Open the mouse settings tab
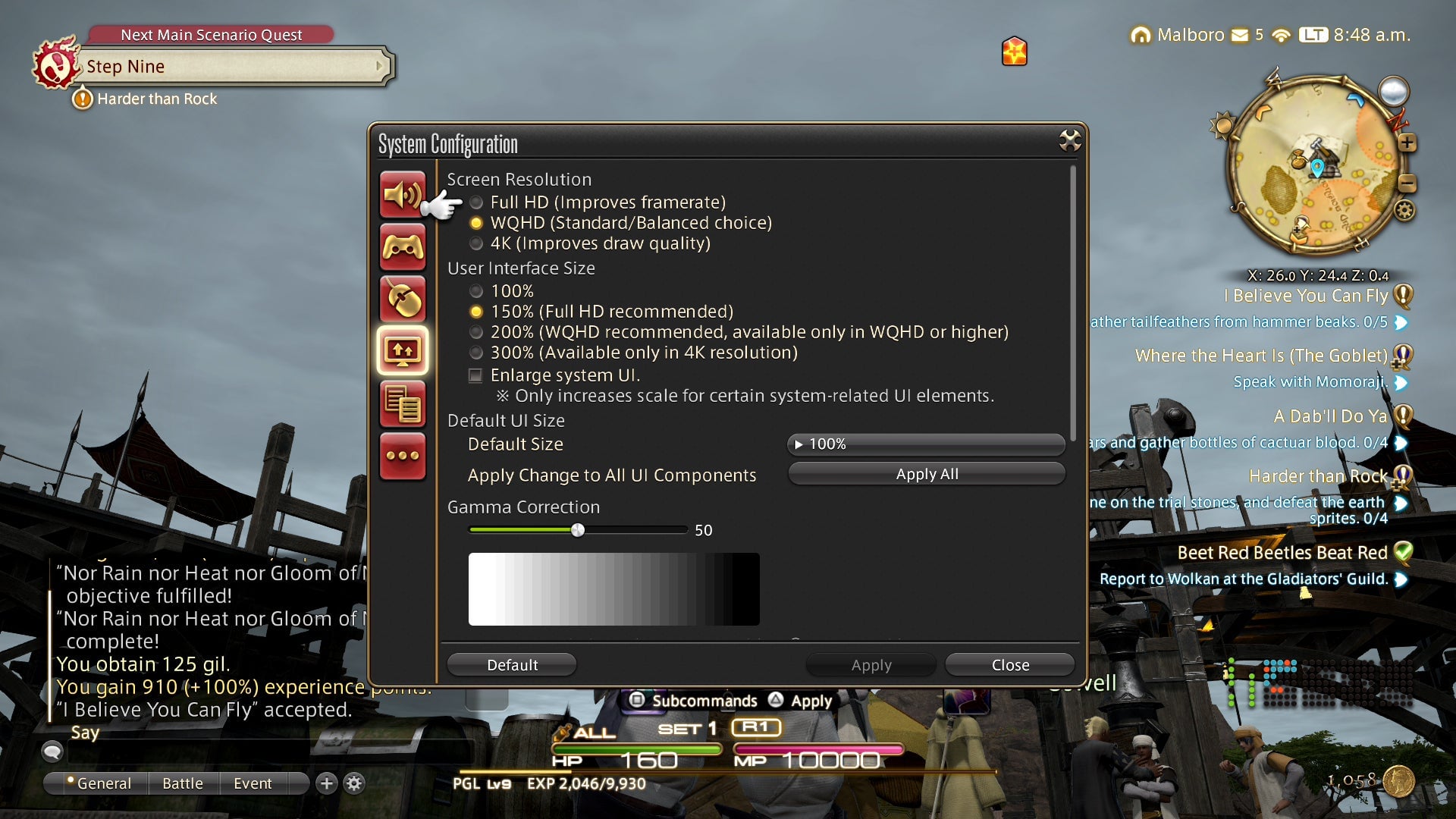Screen dimensions: 1456x819 (402, 300)
